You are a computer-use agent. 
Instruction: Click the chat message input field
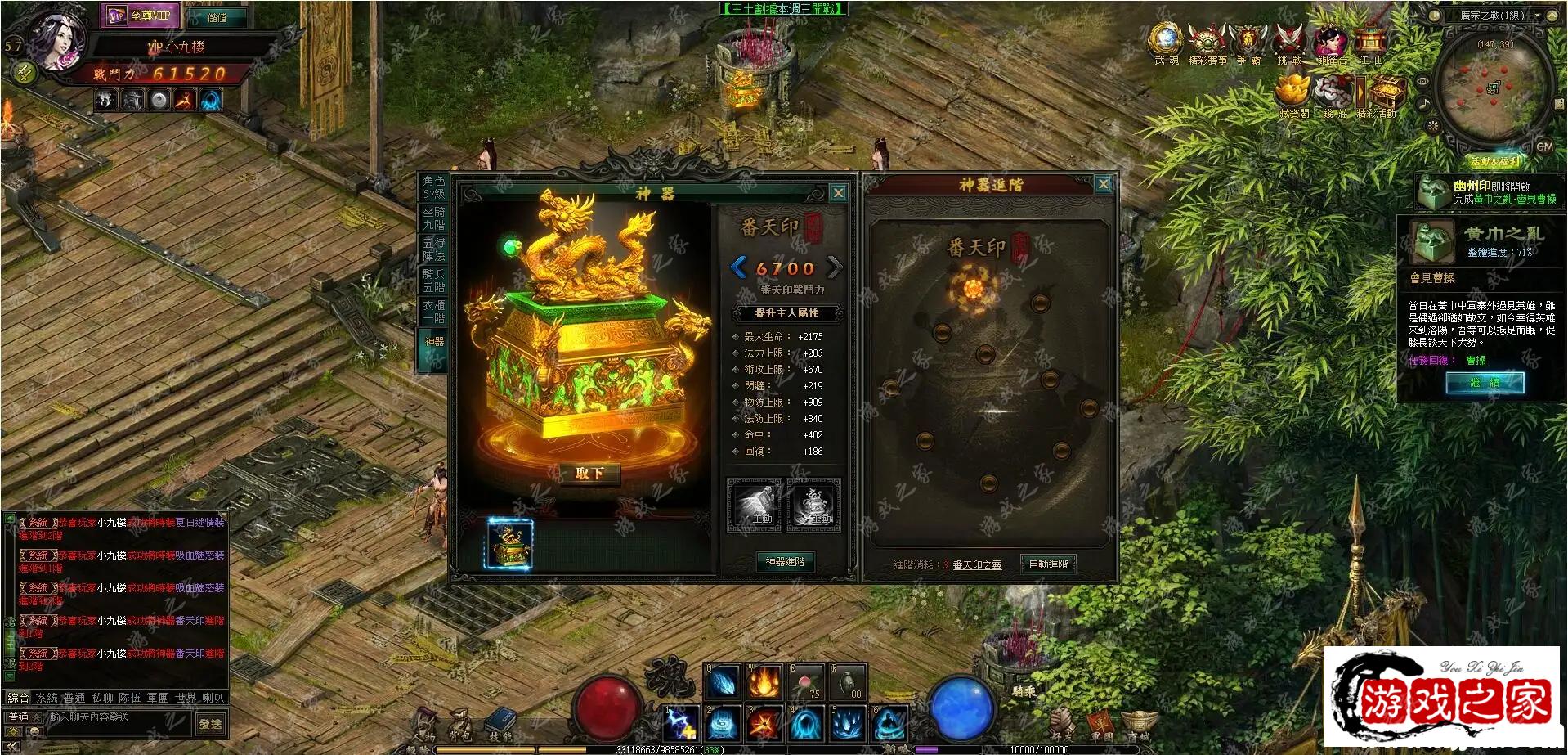point(121,717)
